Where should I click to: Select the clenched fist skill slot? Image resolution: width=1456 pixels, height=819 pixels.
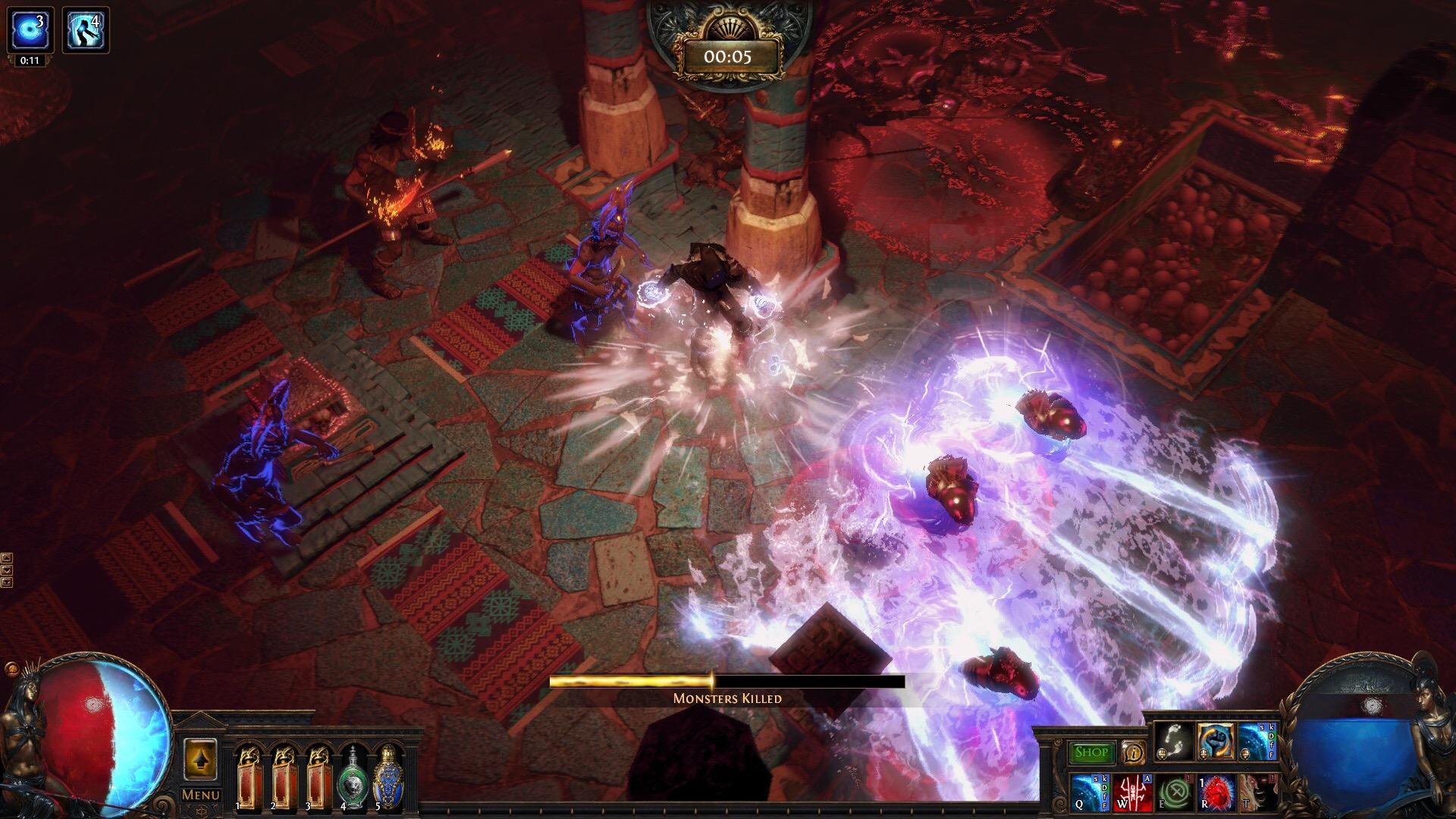1213,741
